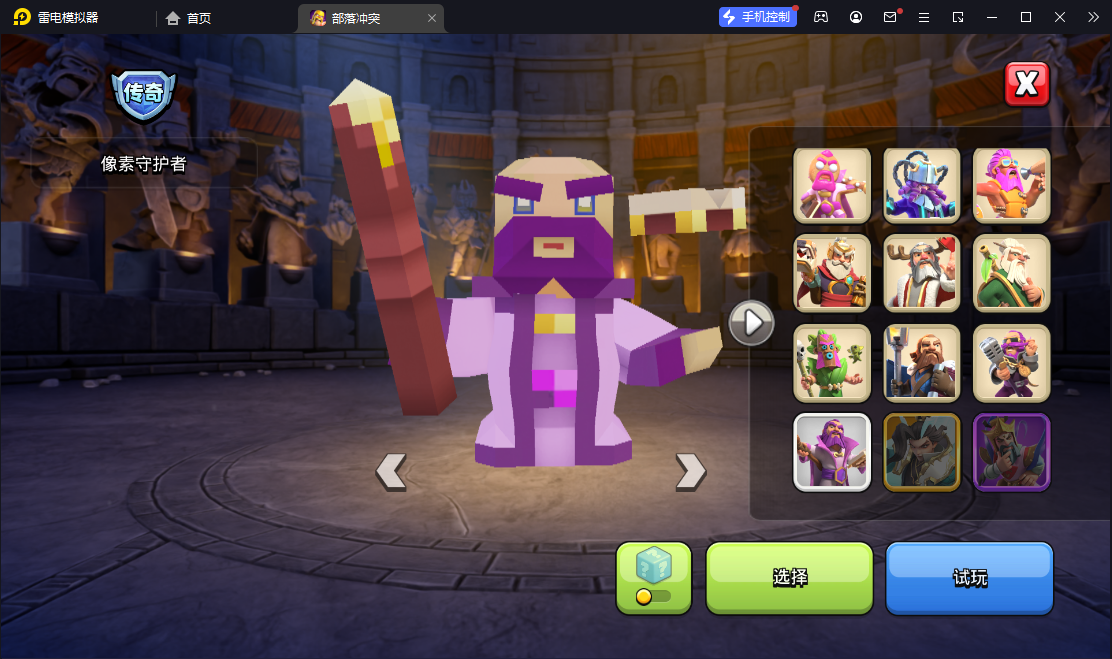1112x659 pixels.
Task: Pick the purple-framed crowned king skin
Action: click(1011, 452)
